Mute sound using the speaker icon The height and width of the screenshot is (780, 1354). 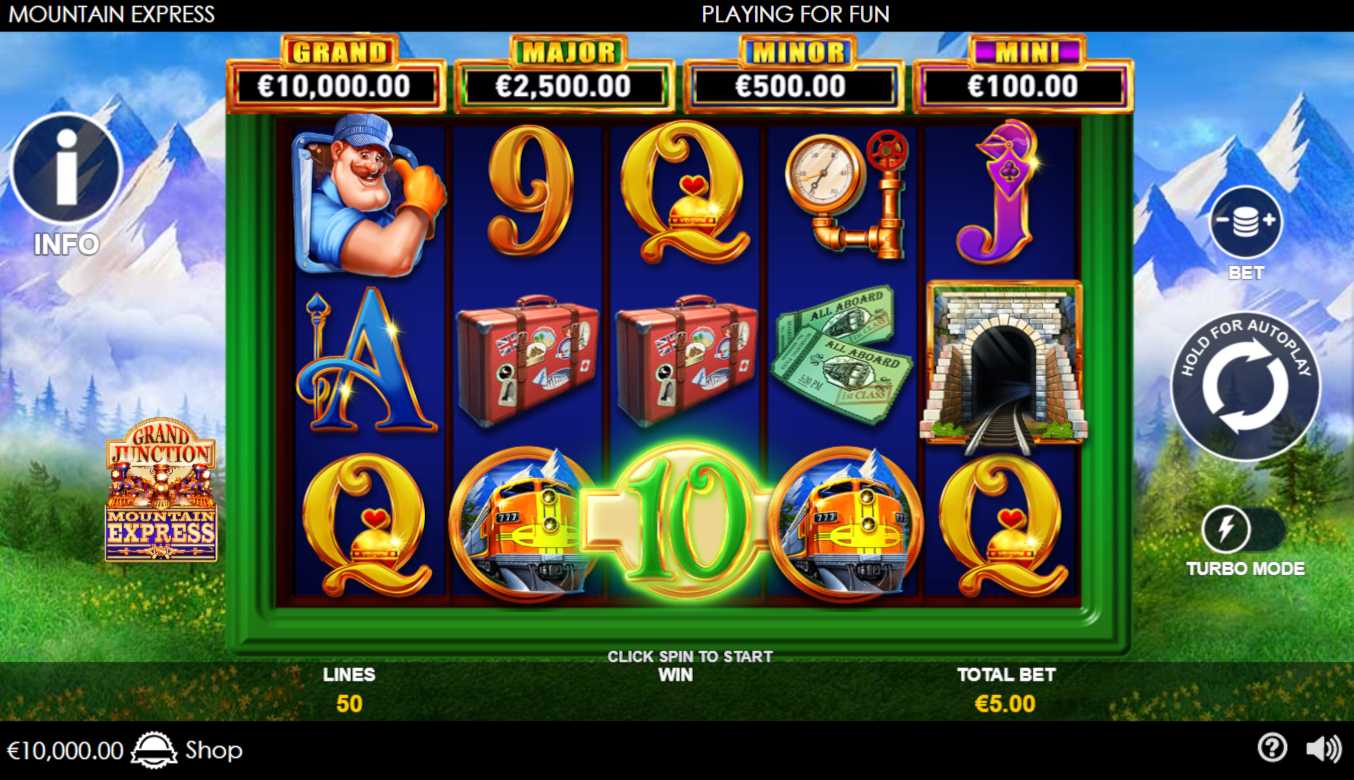1323,748
